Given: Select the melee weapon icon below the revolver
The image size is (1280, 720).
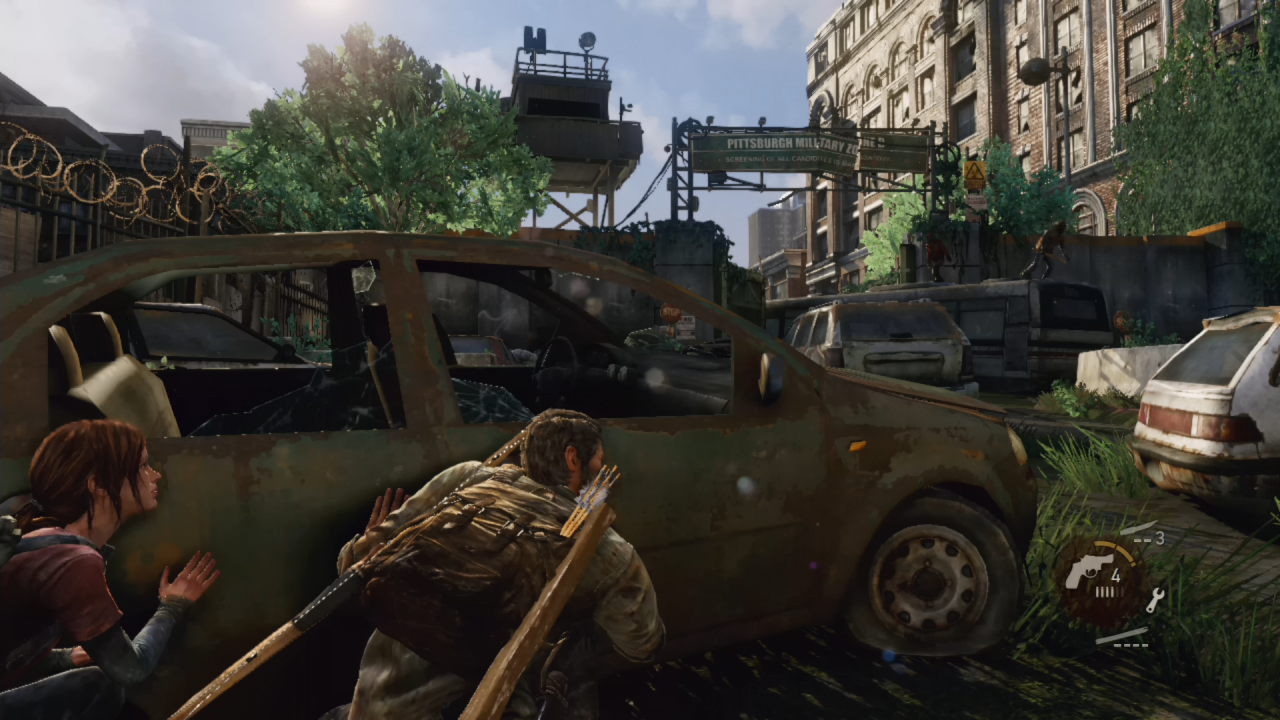Looking at the screenshot, I should point(1121,635).
